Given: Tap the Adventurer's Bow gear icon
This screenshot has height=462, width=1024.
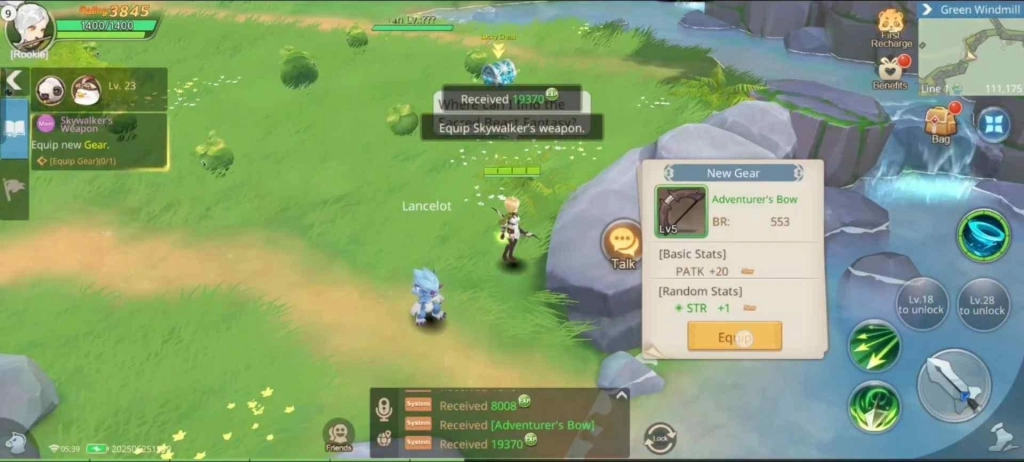Looking at the screenshot, I should pos(681,212).
